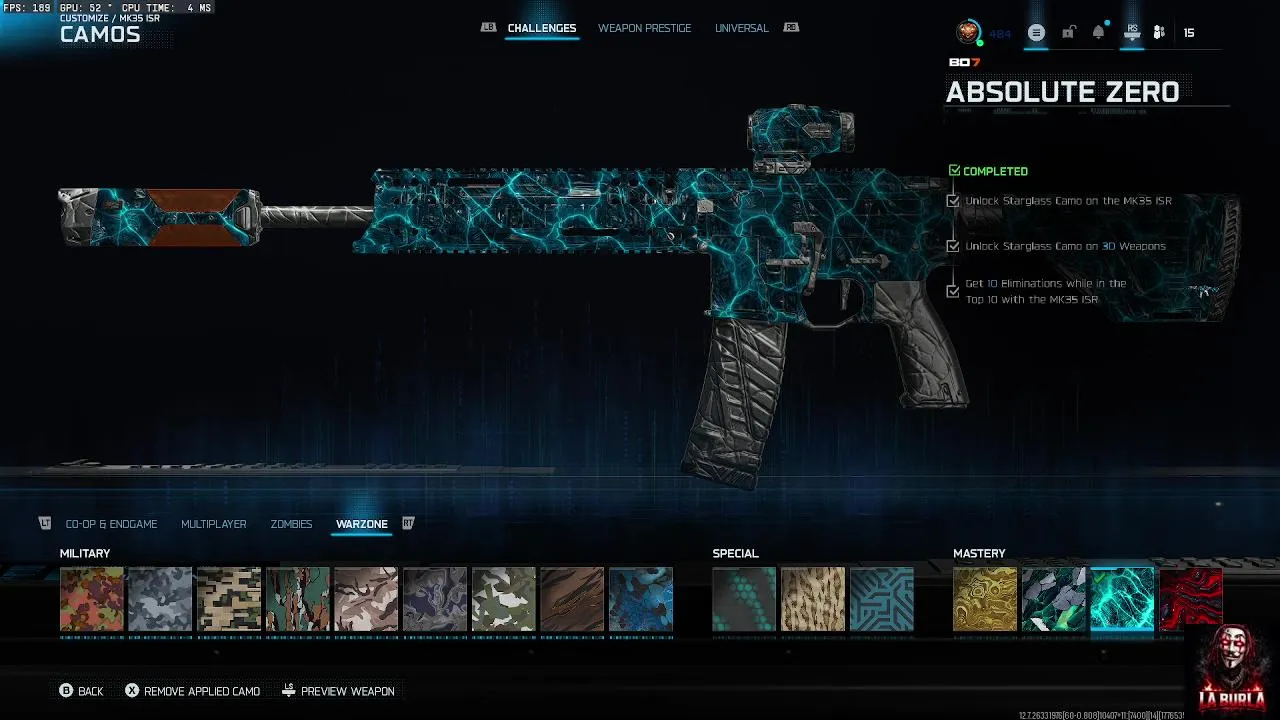Open the notifications bell
This screenshot has width=1280, height=720.
tap(1098, 33)
